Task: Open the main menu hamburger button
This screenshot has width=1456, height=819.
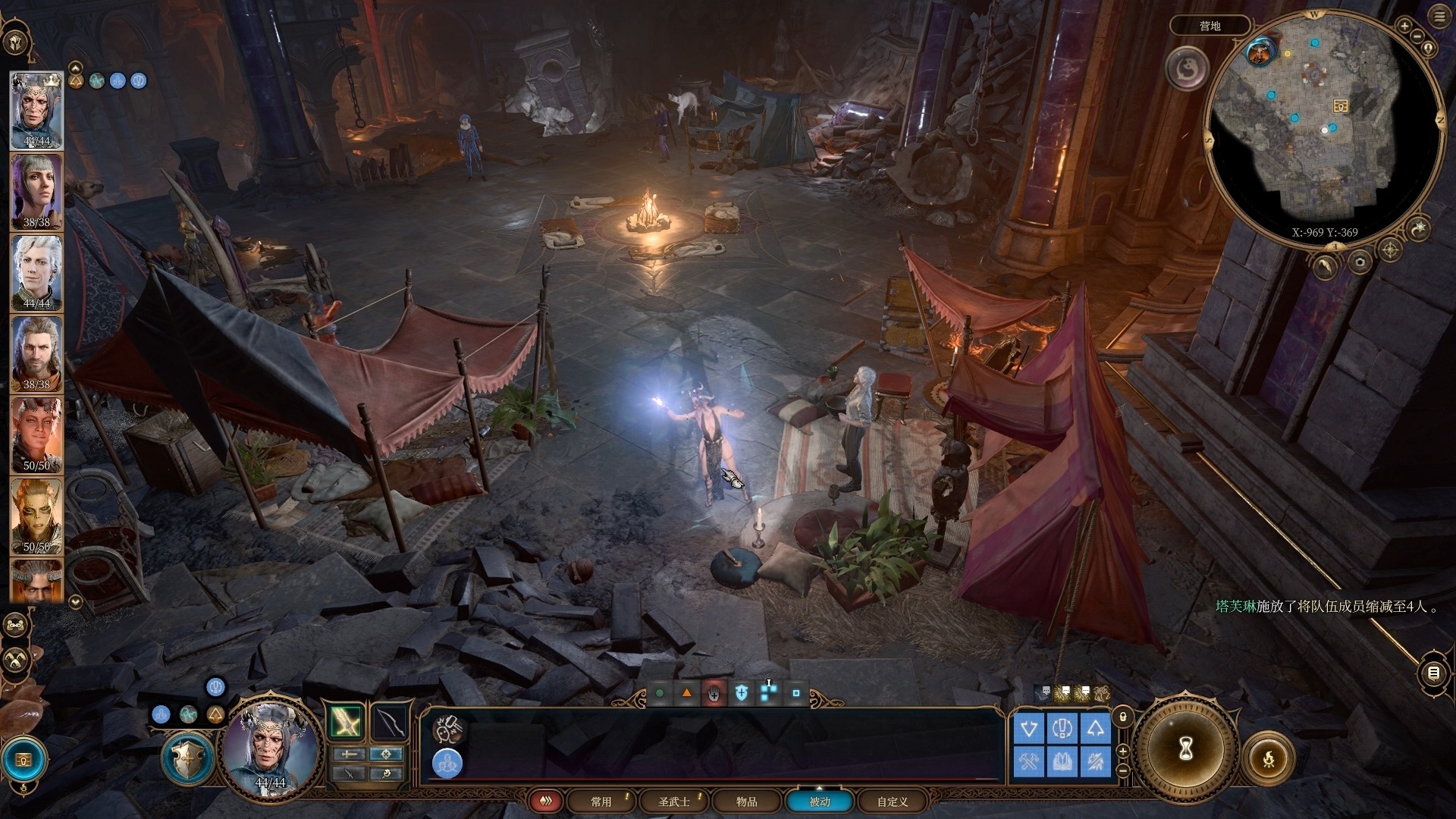Action: coord(1439,17)
